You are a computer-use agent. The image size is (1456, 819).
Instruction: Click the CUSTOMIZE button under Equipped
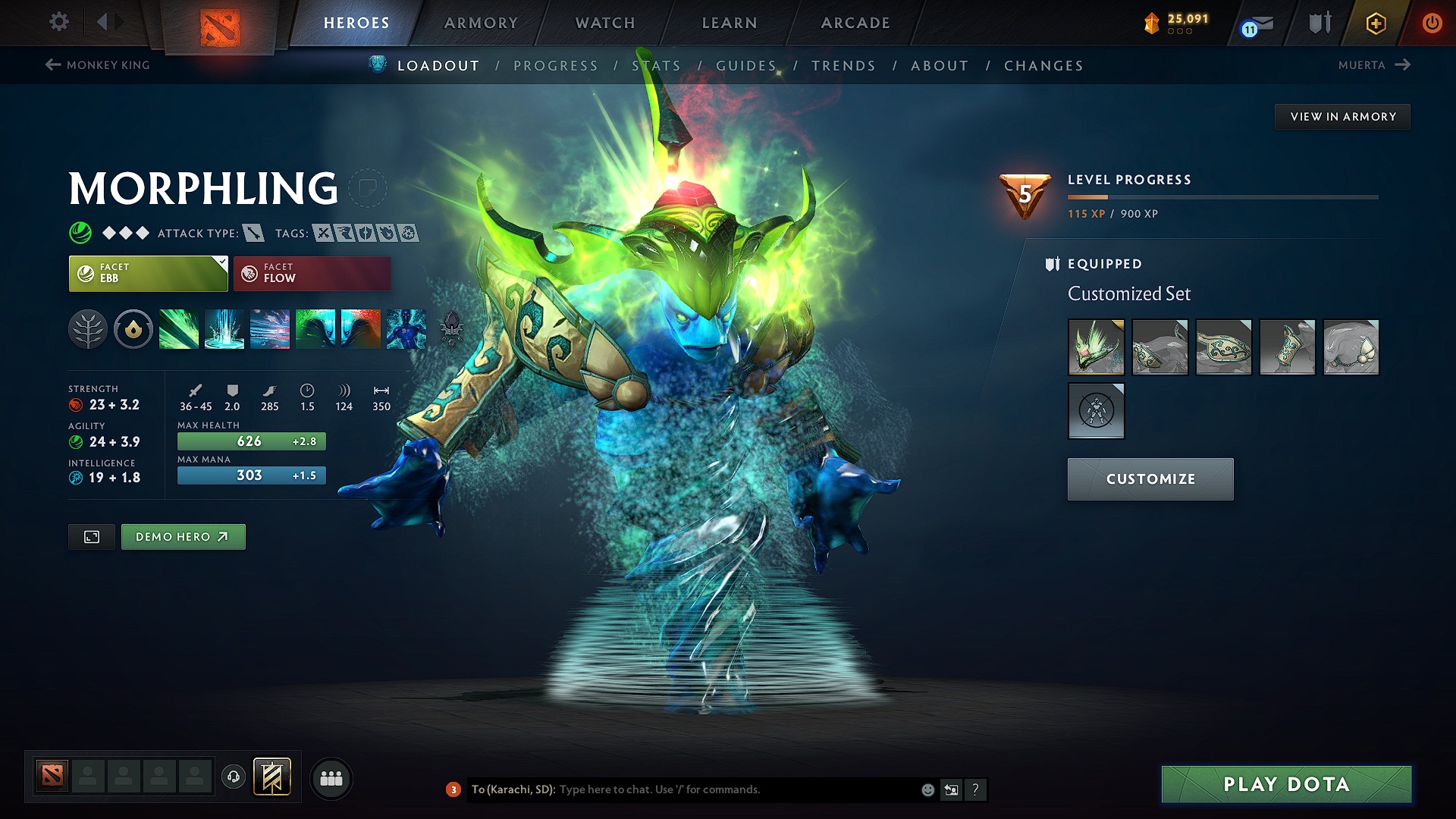[1150, 479]
